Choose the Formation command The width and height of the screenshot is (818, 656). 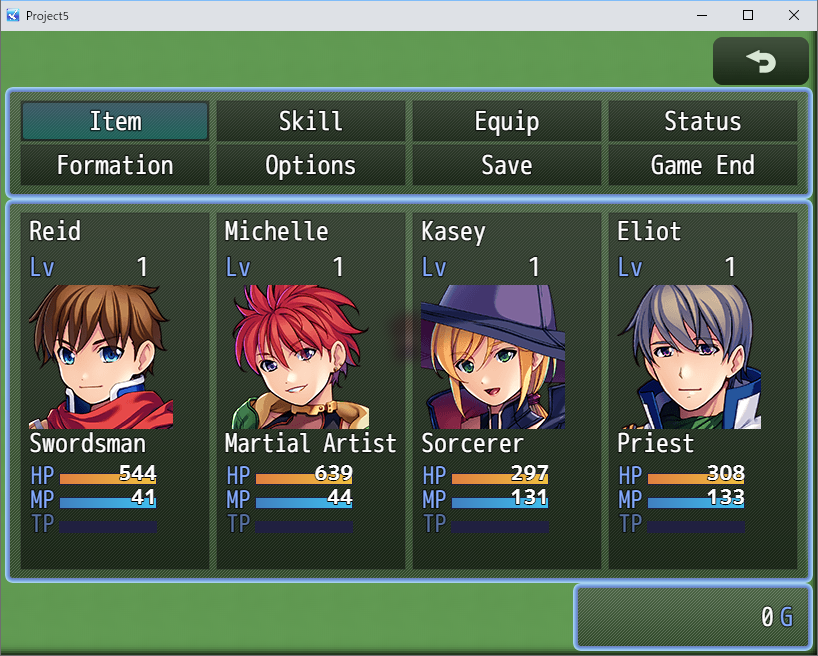point(115,165)
